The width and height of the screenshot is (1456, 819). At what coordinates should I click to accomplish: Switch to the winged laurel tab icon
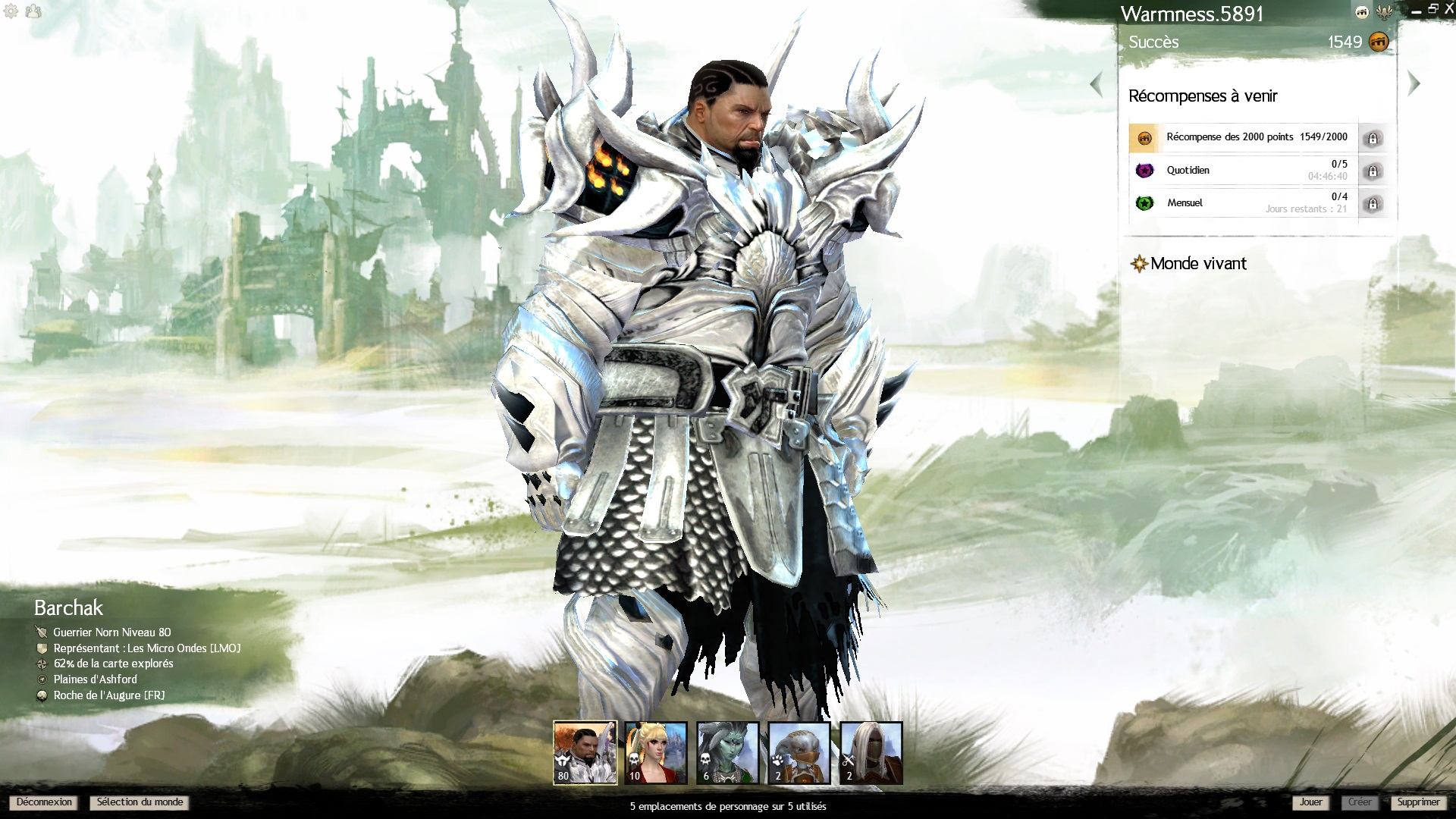pyautogui.click(x=1384, y=12)
